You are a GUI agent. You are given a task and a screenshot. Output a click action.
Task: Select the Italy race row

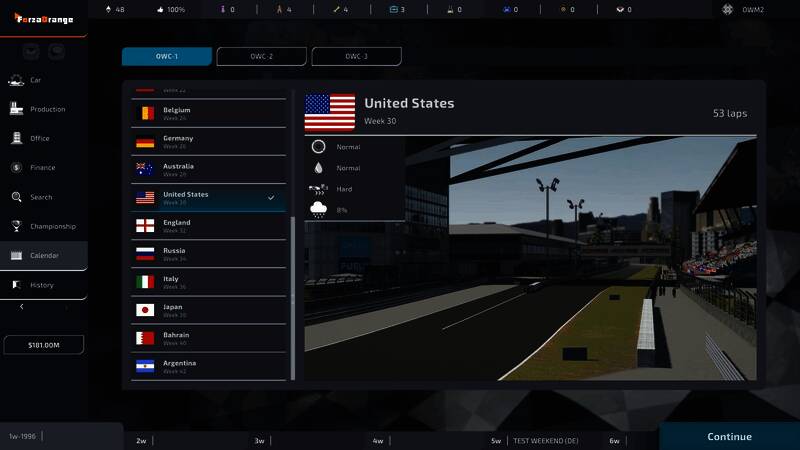click(208, 281)
